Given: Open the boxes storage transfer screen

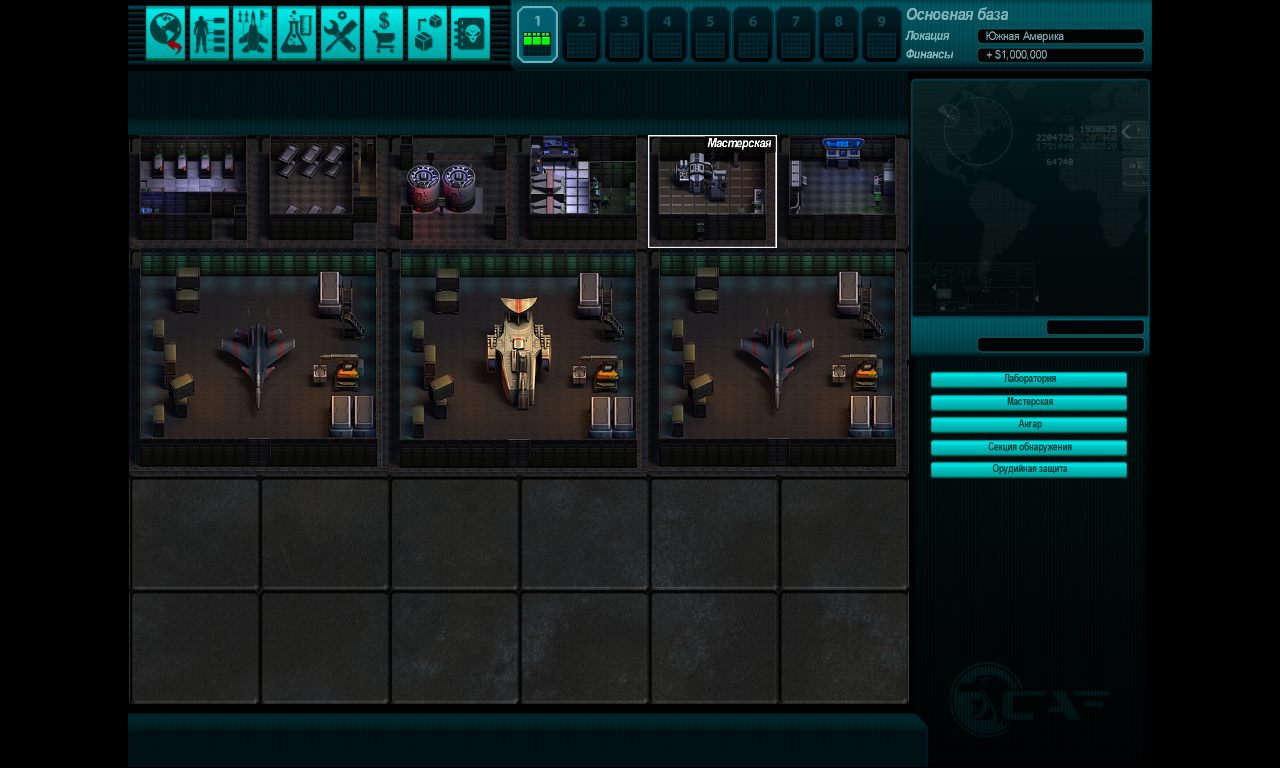Looking at the screenshot, I should tap(427, 33).
